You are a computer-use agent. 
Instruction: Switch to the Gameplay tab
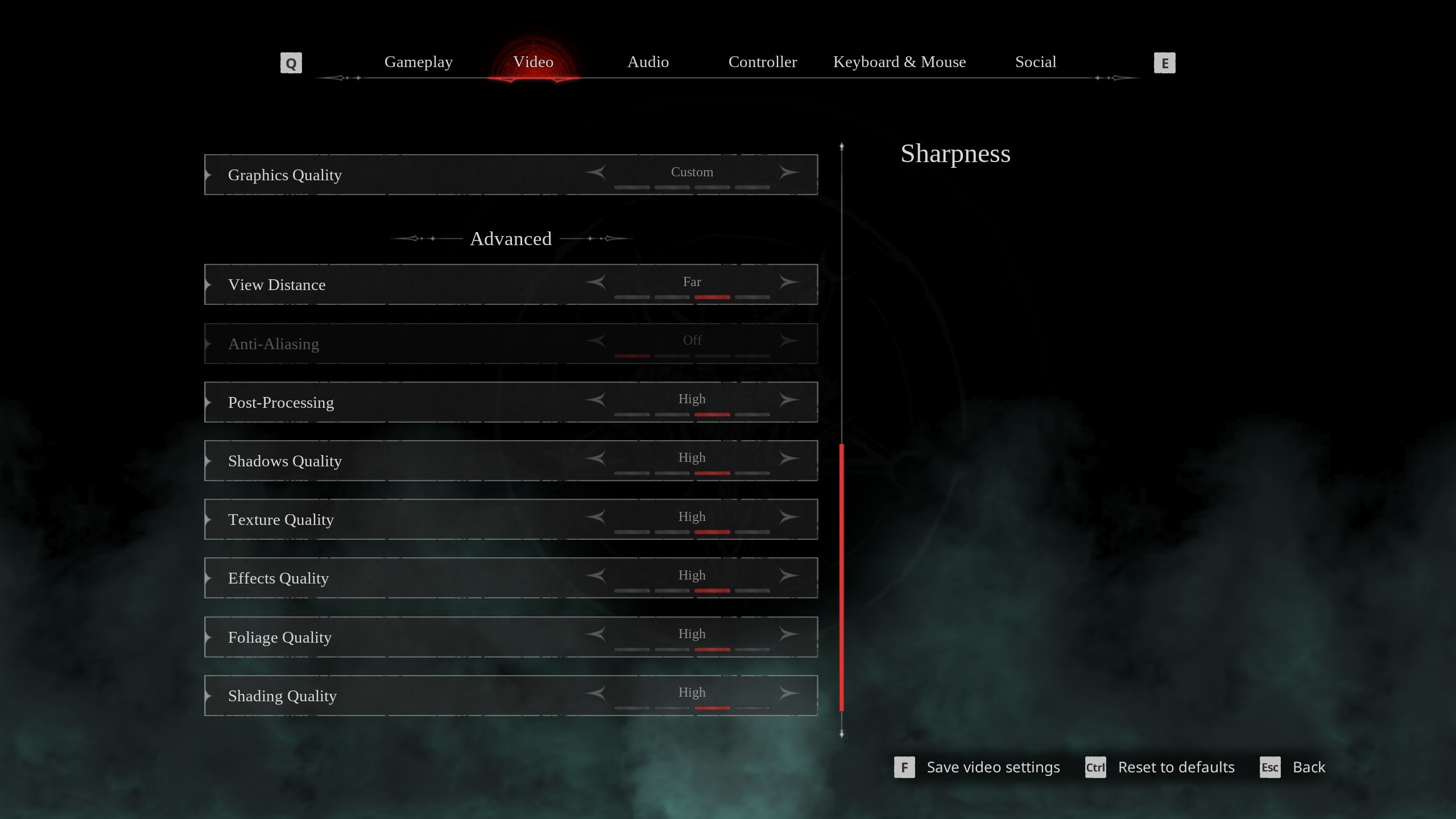pyautogui.click(x=418, y=62)
